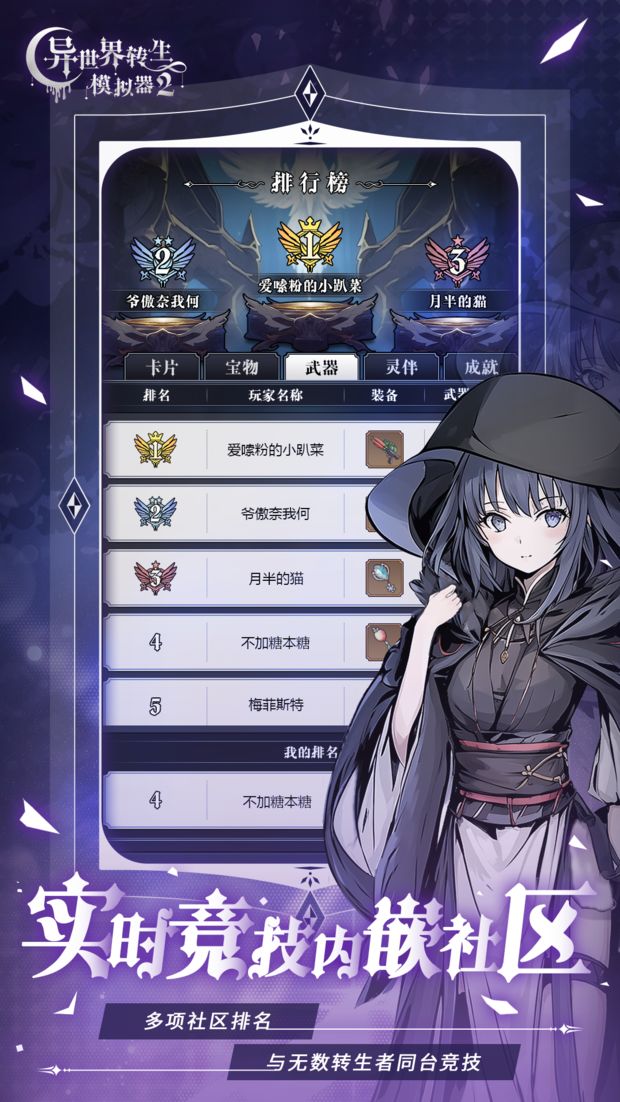Click the second-place podium badge
The image size is (620, 1102).
pos(162,262)
